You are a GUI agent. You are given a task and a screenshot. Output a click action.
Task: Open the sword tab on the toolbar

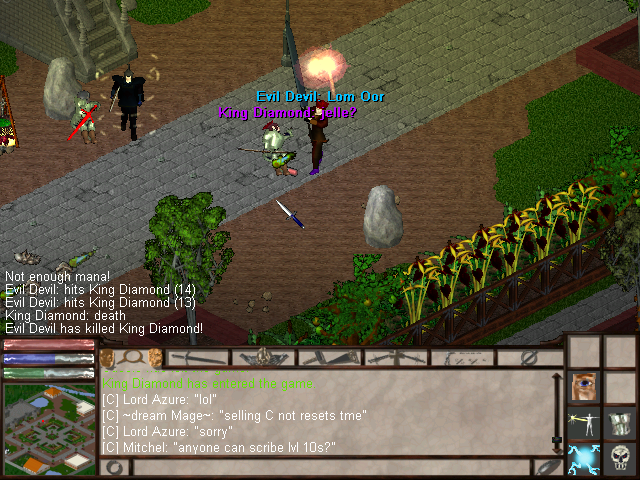click(x=197, y=357)
